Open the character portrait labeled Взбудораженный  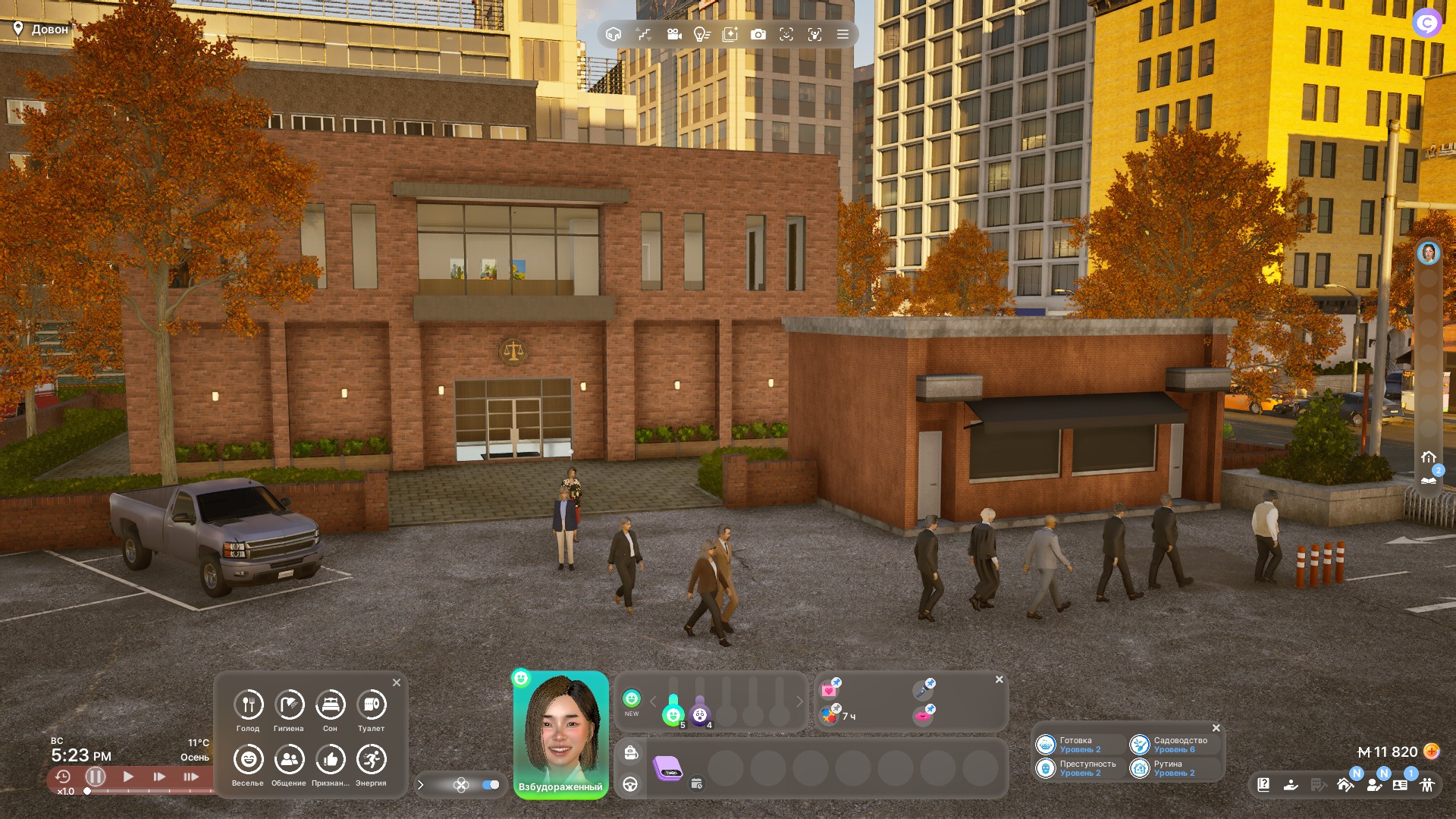[560, 732]
